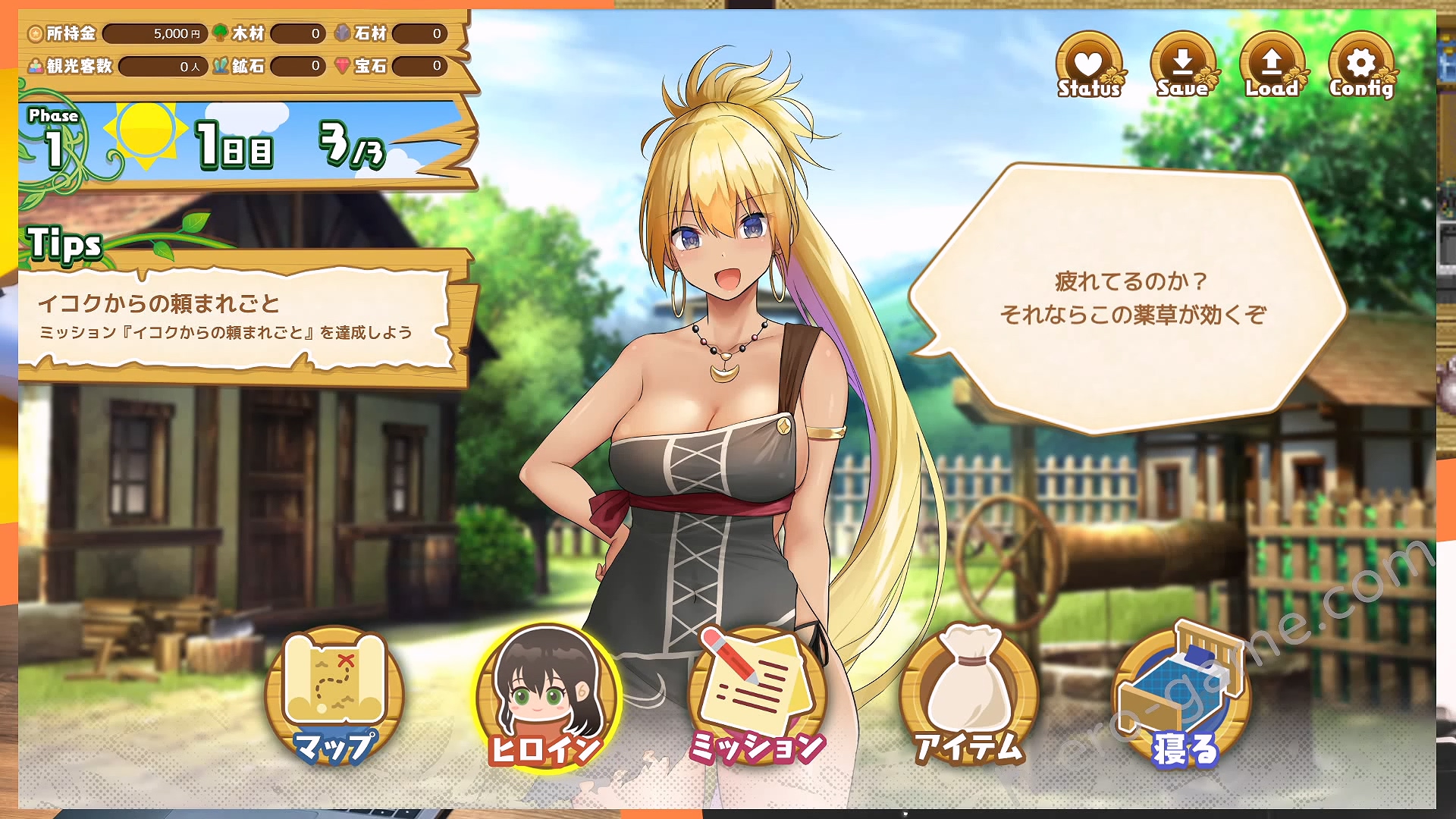Viewport: 1456px width, 819px height.
Task: Click the Tips mission hint panel
Action: click(237, 317)
